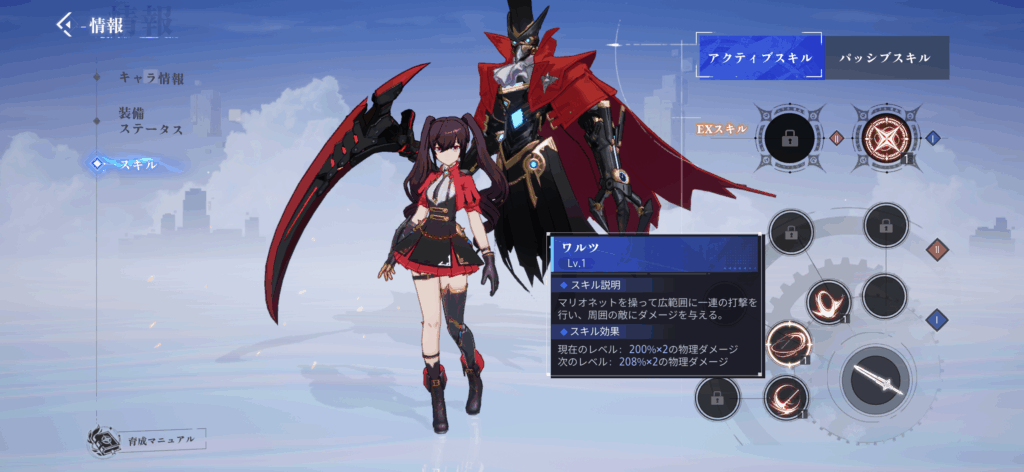The width and height of the screenshot is (1024, 472).
Task: Select the スキル menu entry
Action: pyautogui.click(x=138, y=164)
